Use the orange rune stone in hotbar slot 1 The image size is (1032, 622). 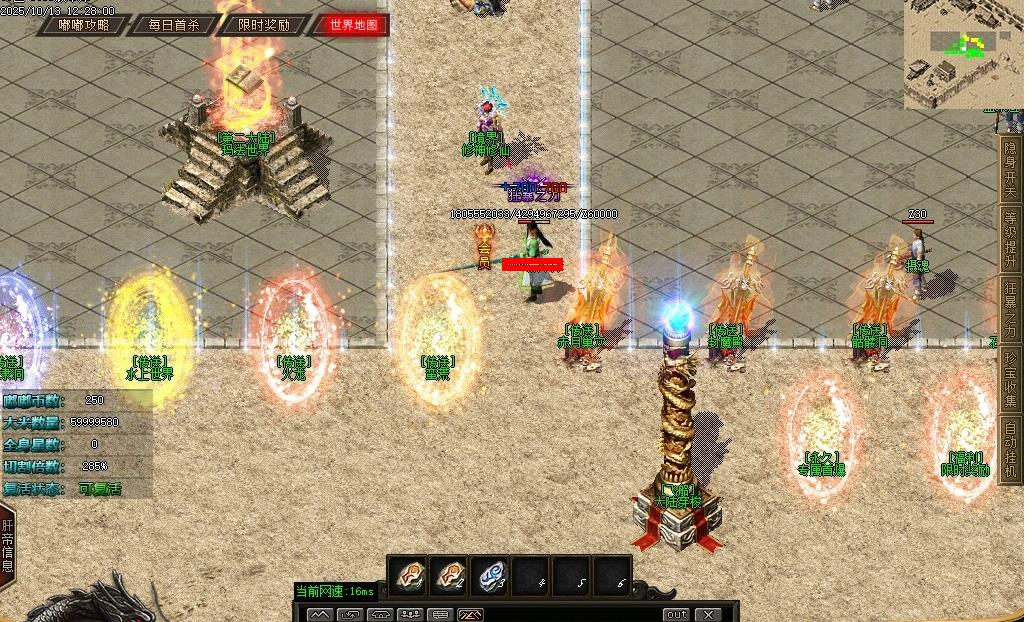[x=408, y=575]
